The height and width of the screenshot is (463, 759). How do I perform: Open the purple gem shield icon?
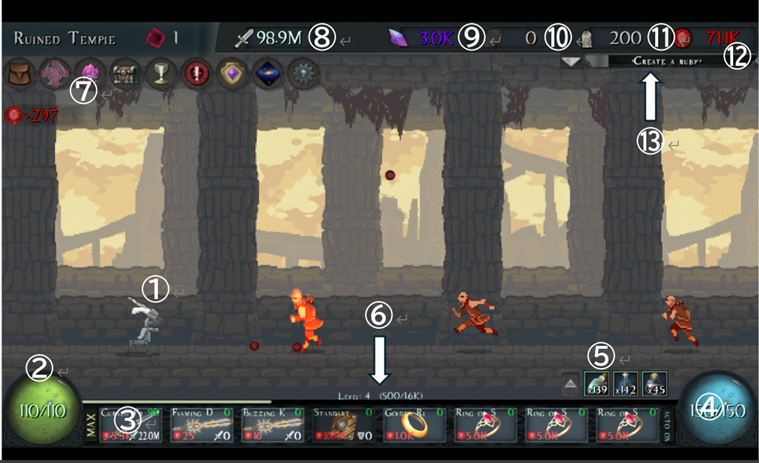[x=232, y=73]
